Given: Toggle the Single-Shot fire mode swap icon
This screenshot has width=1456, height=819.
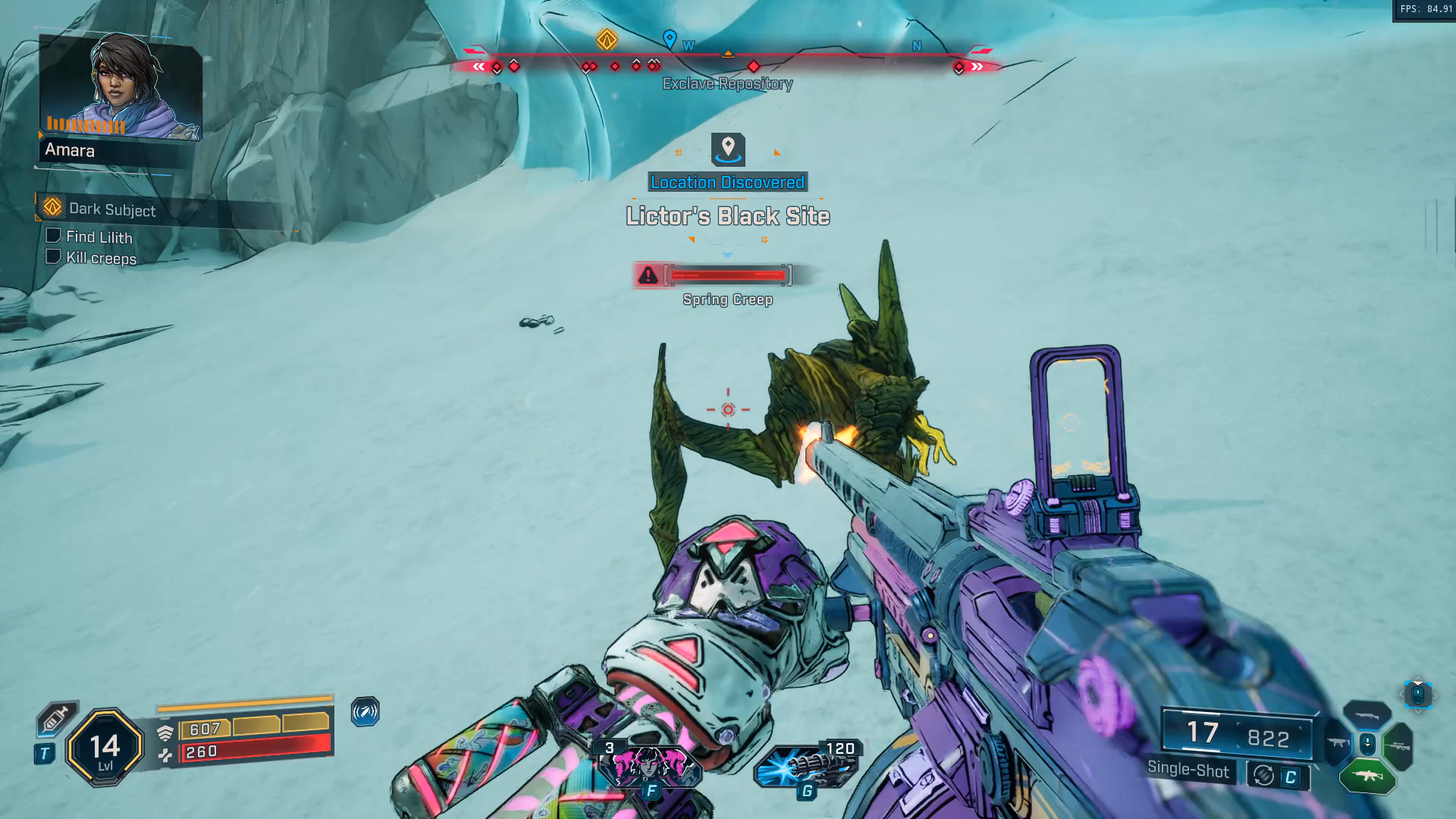Looking at the screenshot, I should (x=1263, y=776).
